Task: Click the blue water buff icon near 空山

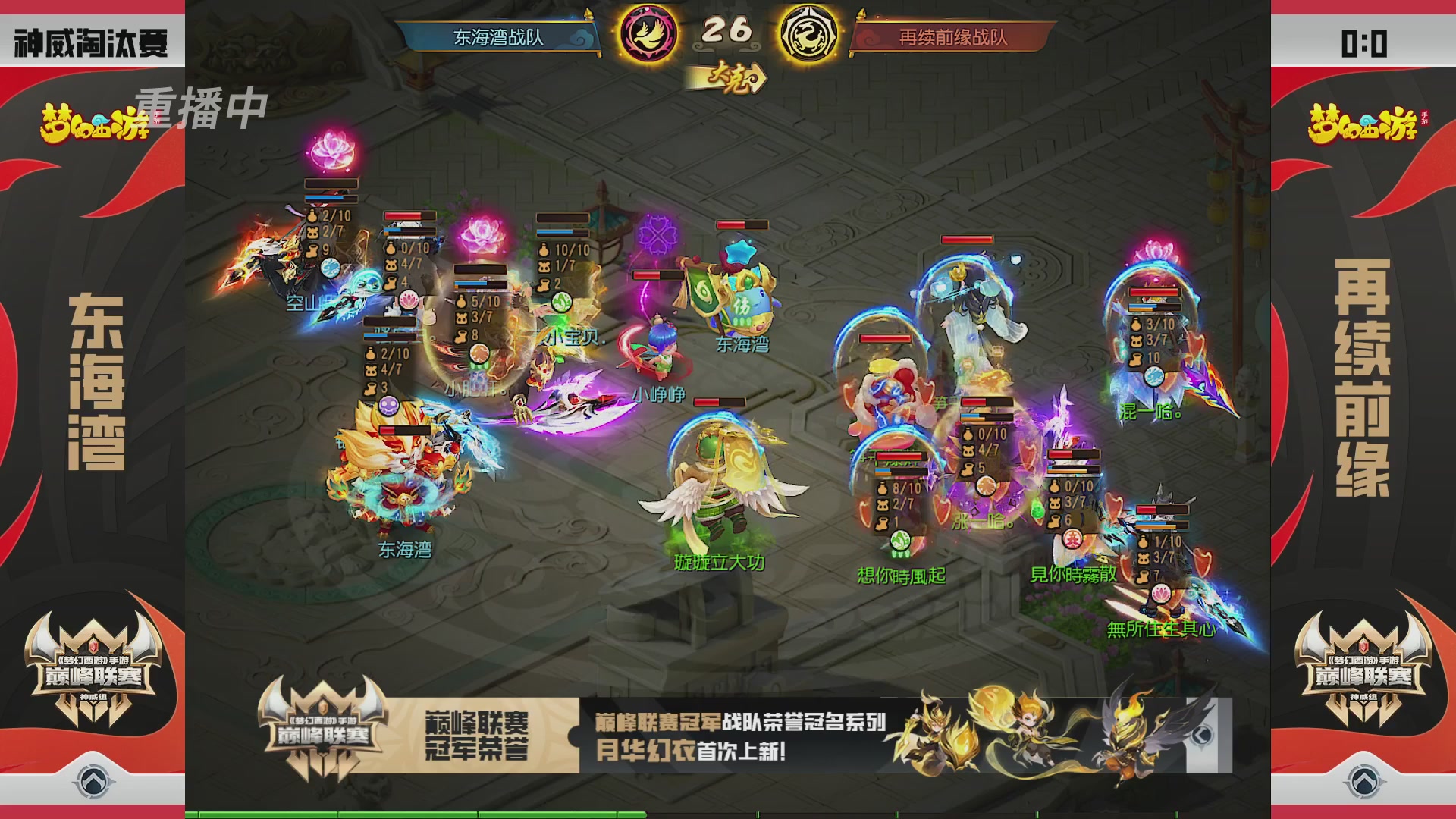Action: coord(330,268)
